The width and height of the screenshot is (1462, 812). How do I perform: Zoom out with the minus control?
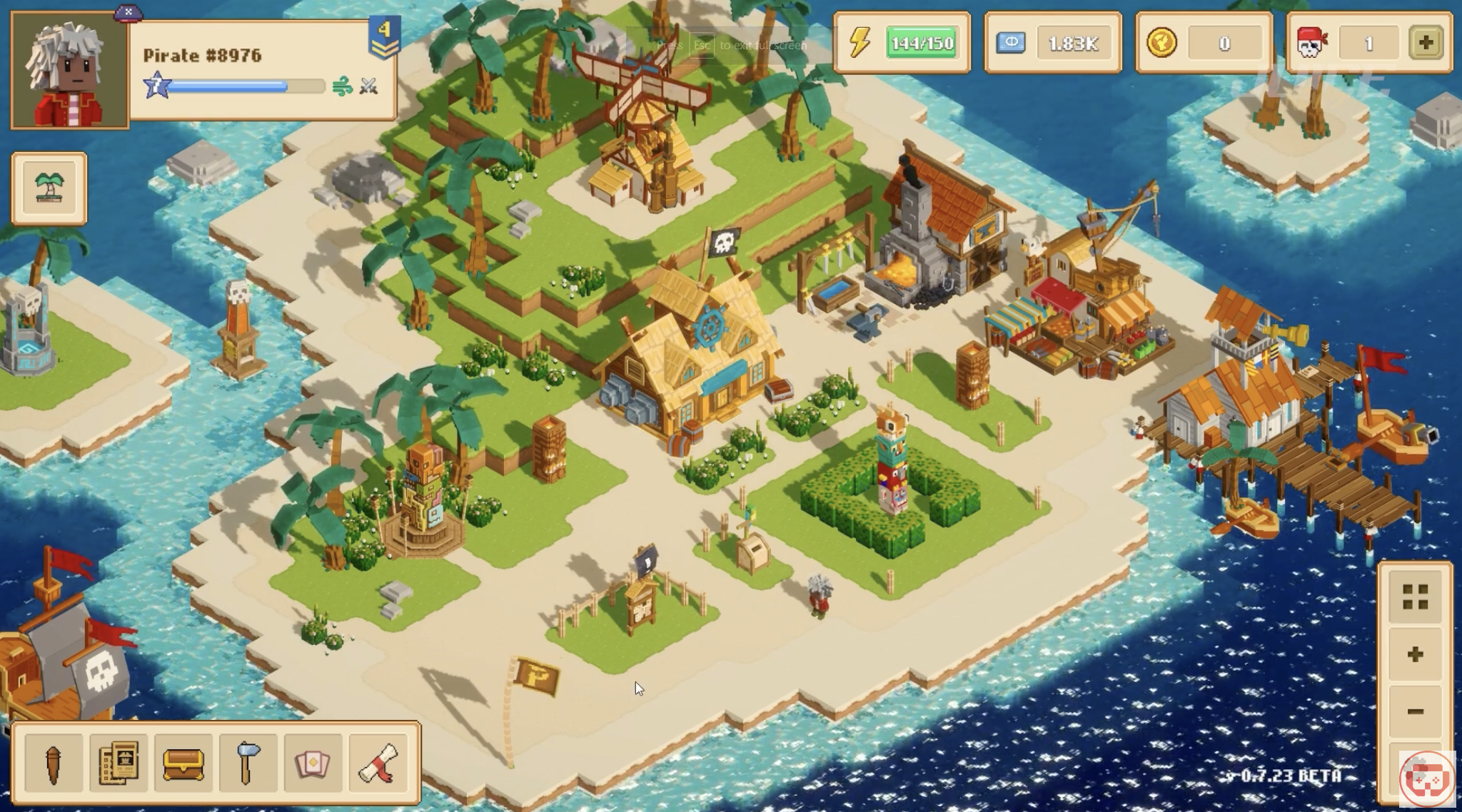(x=1415, y=711)
